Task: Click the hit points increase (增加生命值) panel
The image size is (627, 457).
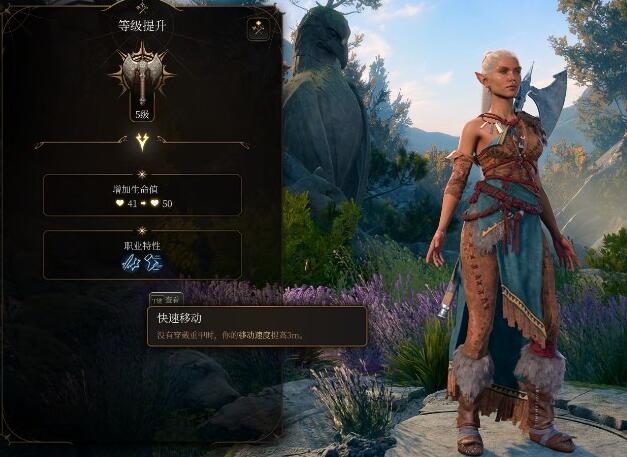Action: pos(142,195)
